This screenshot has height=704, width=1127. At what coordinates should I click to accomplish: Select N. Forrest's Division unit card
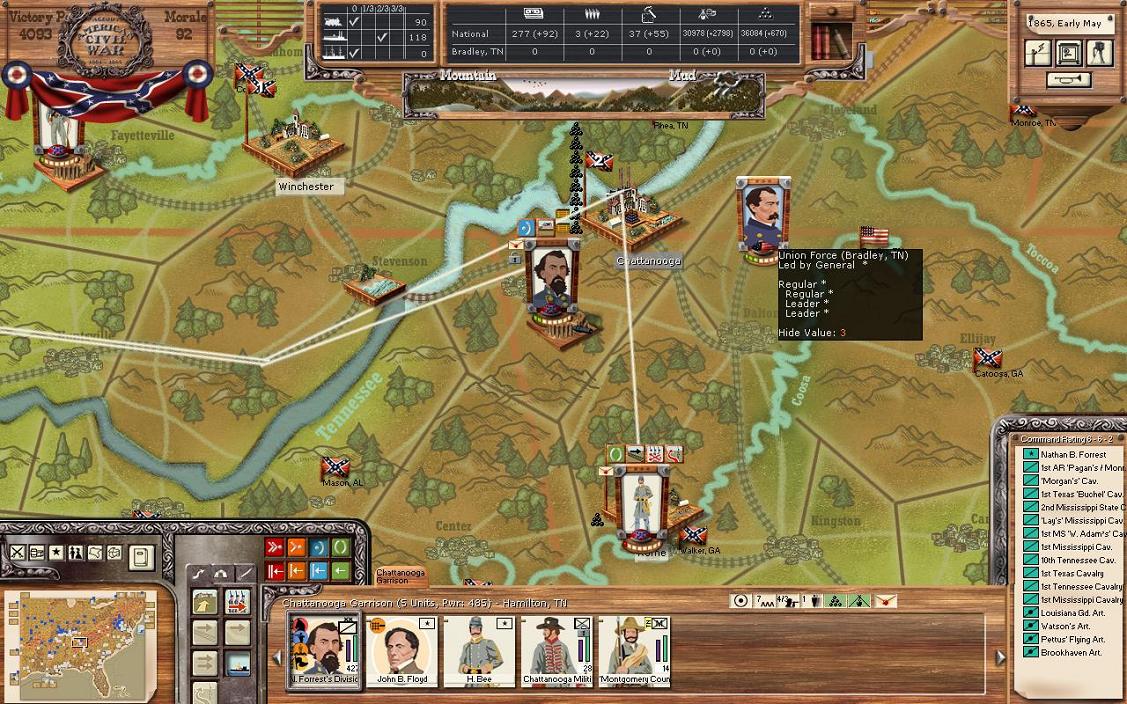tap(324, 650)
